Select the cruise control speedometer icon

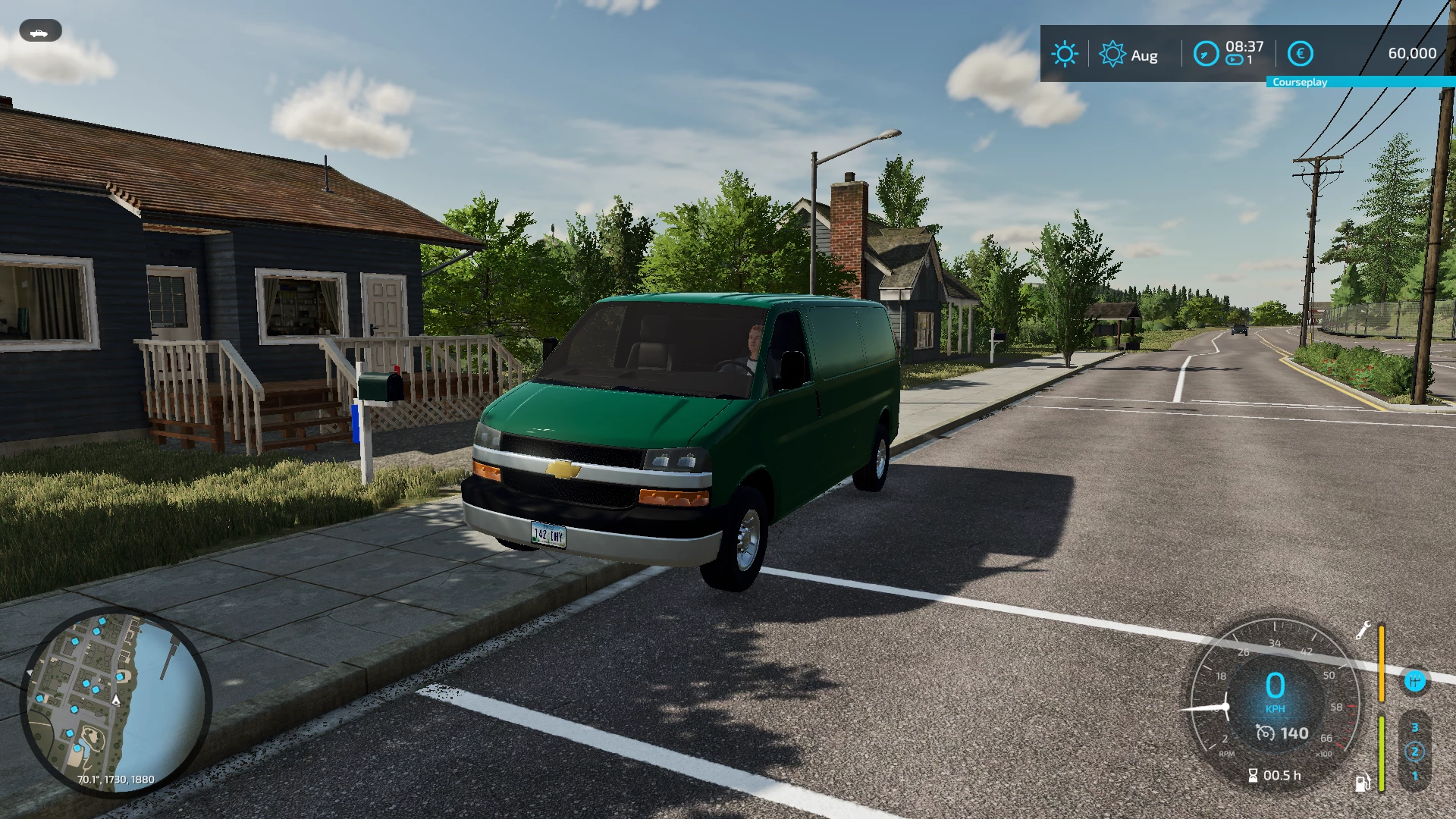point(1266,733)
